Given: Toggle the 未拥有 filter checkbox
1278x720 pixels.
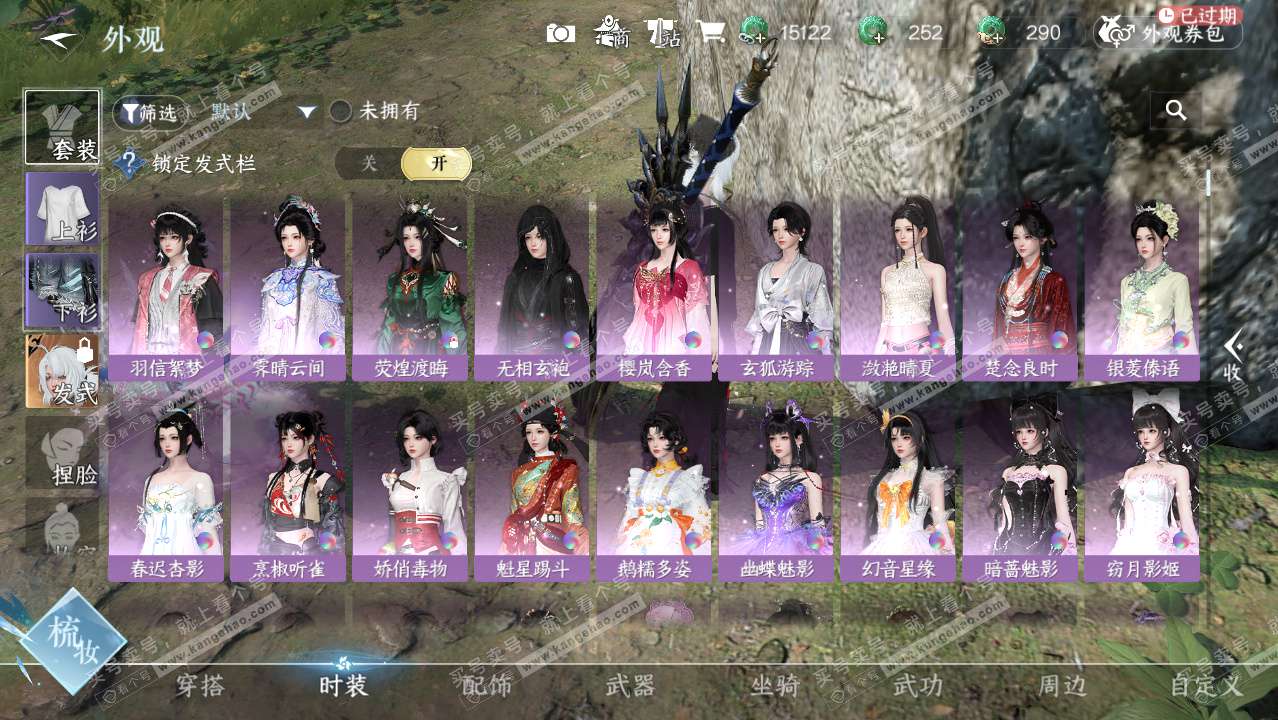Looking at the screenshot, I should point(341,112).
